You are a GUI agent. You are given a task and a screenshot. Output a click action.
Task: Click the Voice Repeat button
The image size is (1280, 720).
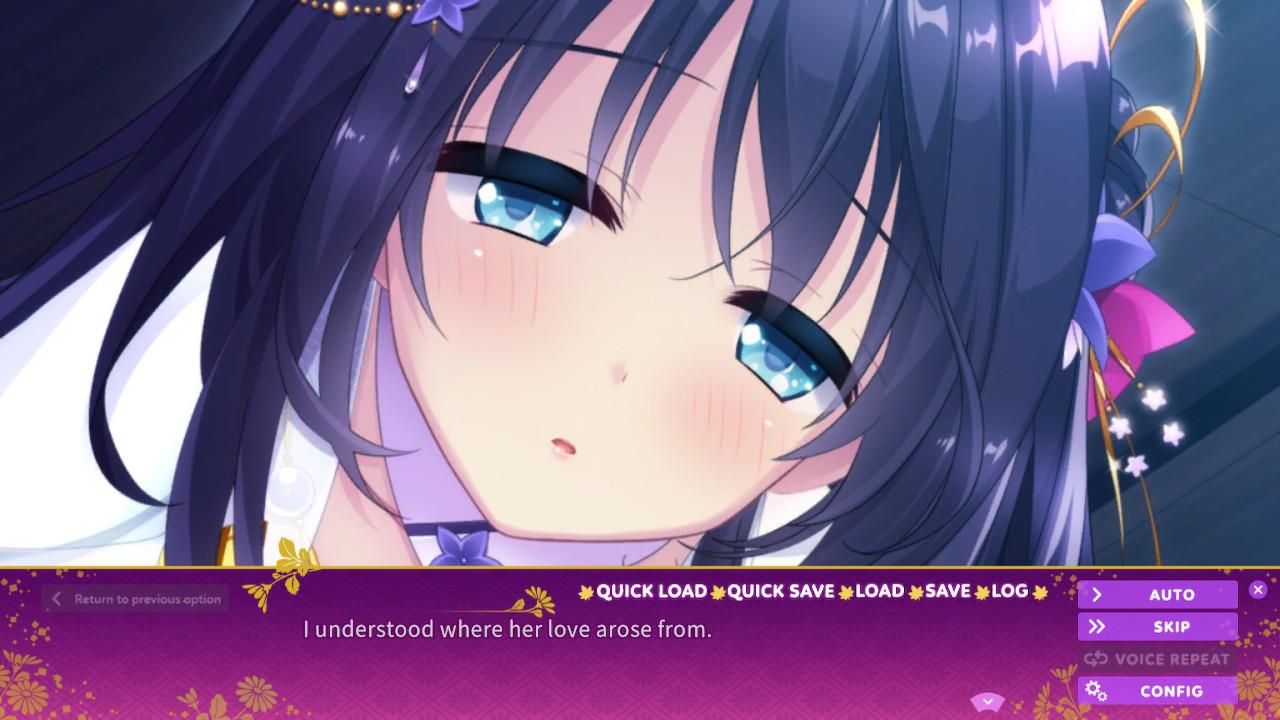[x=1157, y=659]
